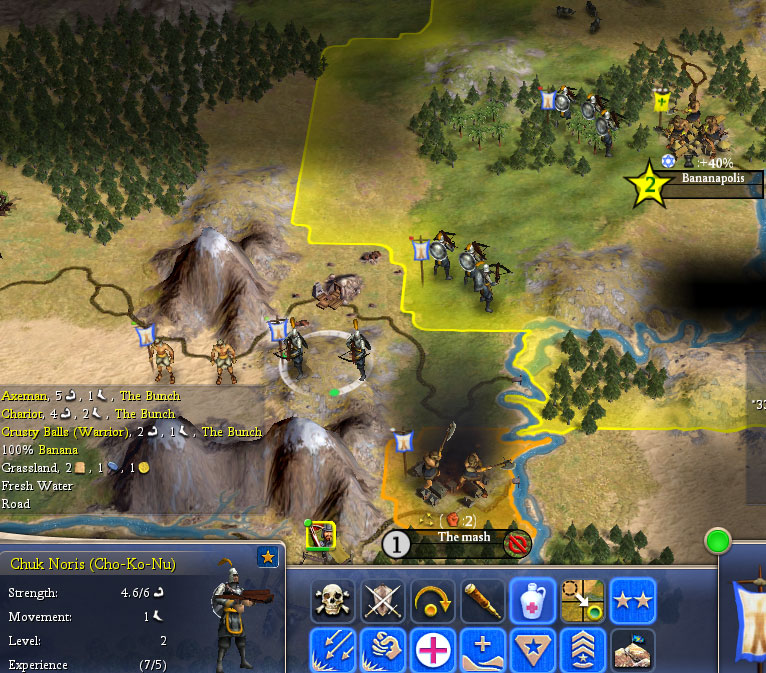This screenshot has width=766, height=673.
Task: Pick the falling arrows promotion
Action: pyautogui.click(x=334, y=649)
